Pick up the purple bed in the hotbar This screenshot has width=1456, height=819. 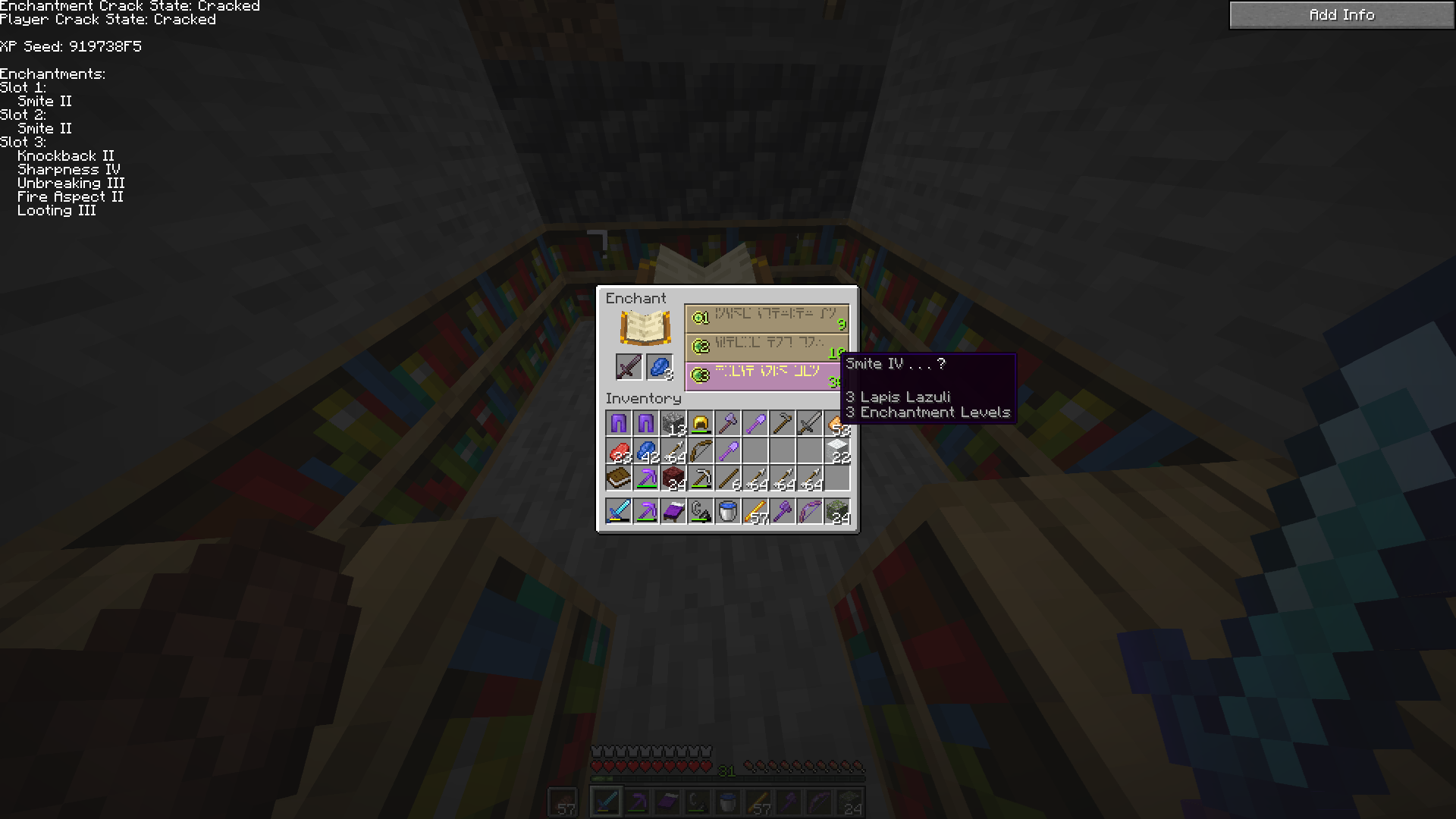coord(673,510)
